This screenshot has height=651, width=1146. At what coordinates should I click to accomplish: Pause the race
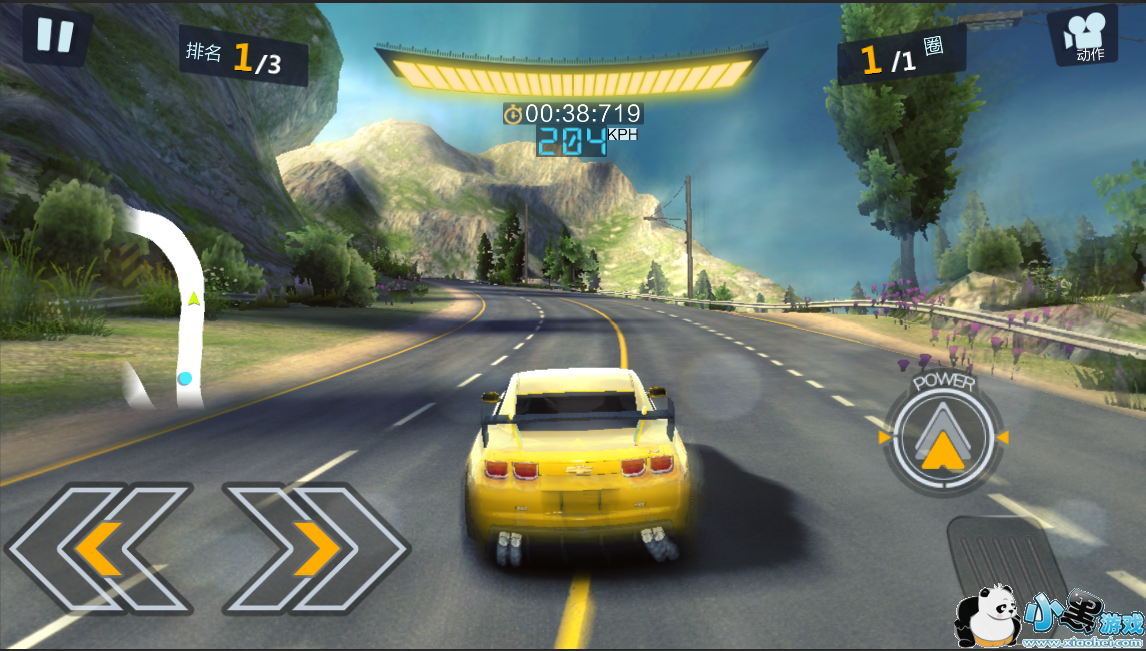click(55, 35)
